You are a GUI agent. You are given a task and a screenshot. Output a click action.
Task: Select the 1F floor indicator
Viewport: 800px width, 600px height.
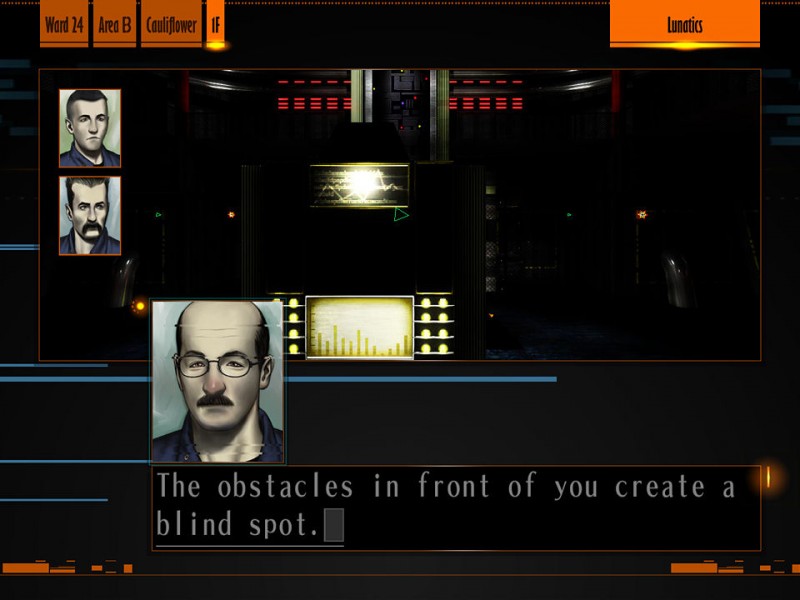pyautogui.click(x=215, y=25)
